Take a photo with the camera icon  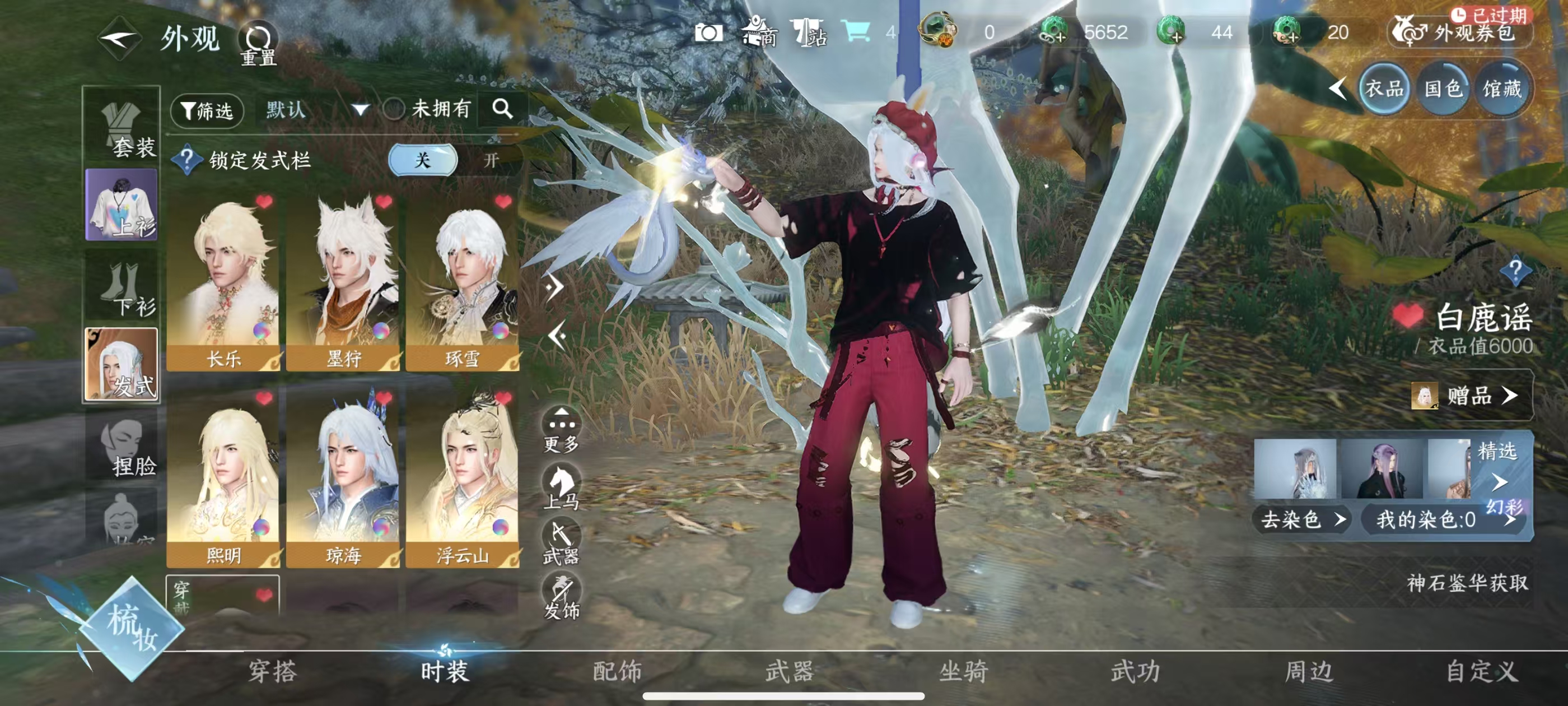708,33
